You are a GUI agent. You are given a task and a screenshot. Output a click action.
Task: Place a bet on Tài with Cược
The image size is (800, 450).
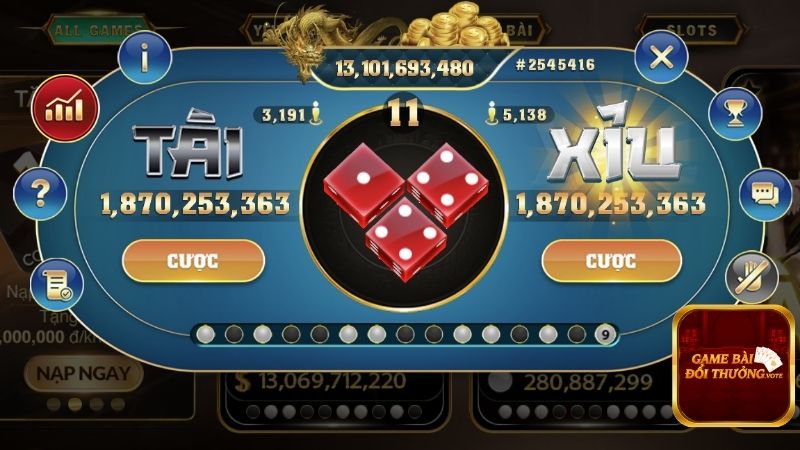[193, 261]
